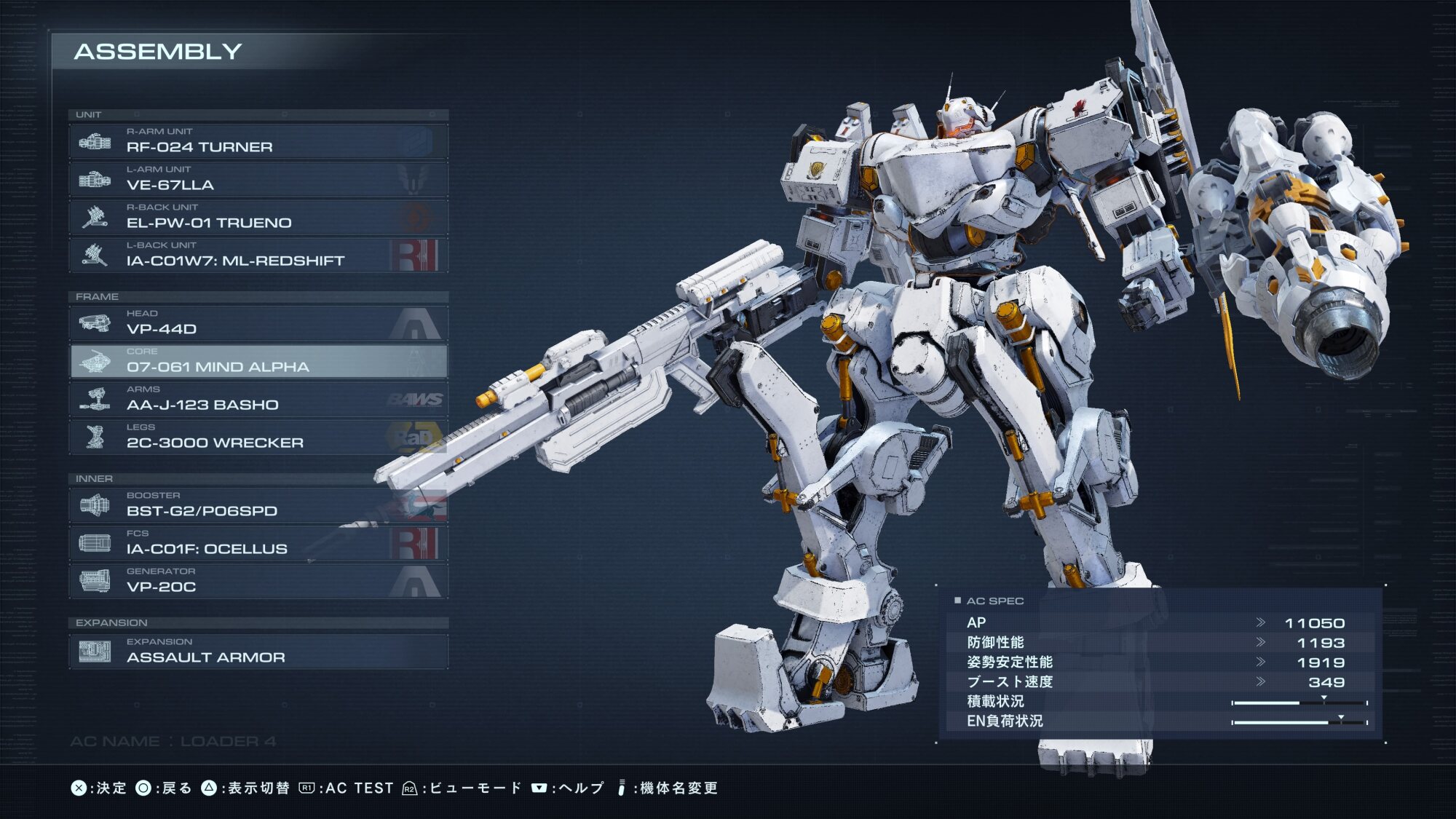Select the ASSAULT ARMOR expansion slot
1456x819 pixels.
tap(258, 652)
